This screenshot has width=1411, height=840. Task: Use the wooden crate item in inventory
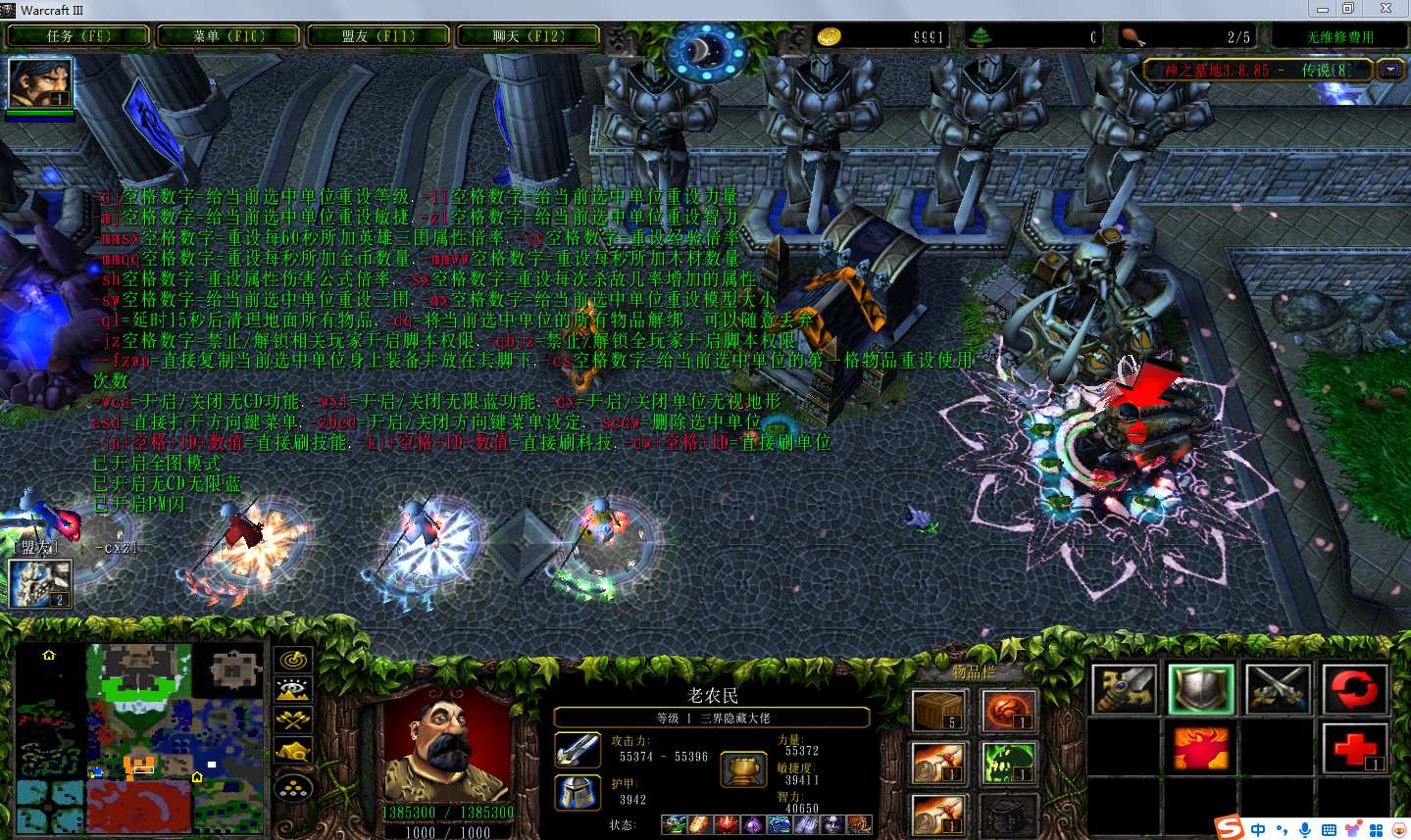click(x=938, y=711)
